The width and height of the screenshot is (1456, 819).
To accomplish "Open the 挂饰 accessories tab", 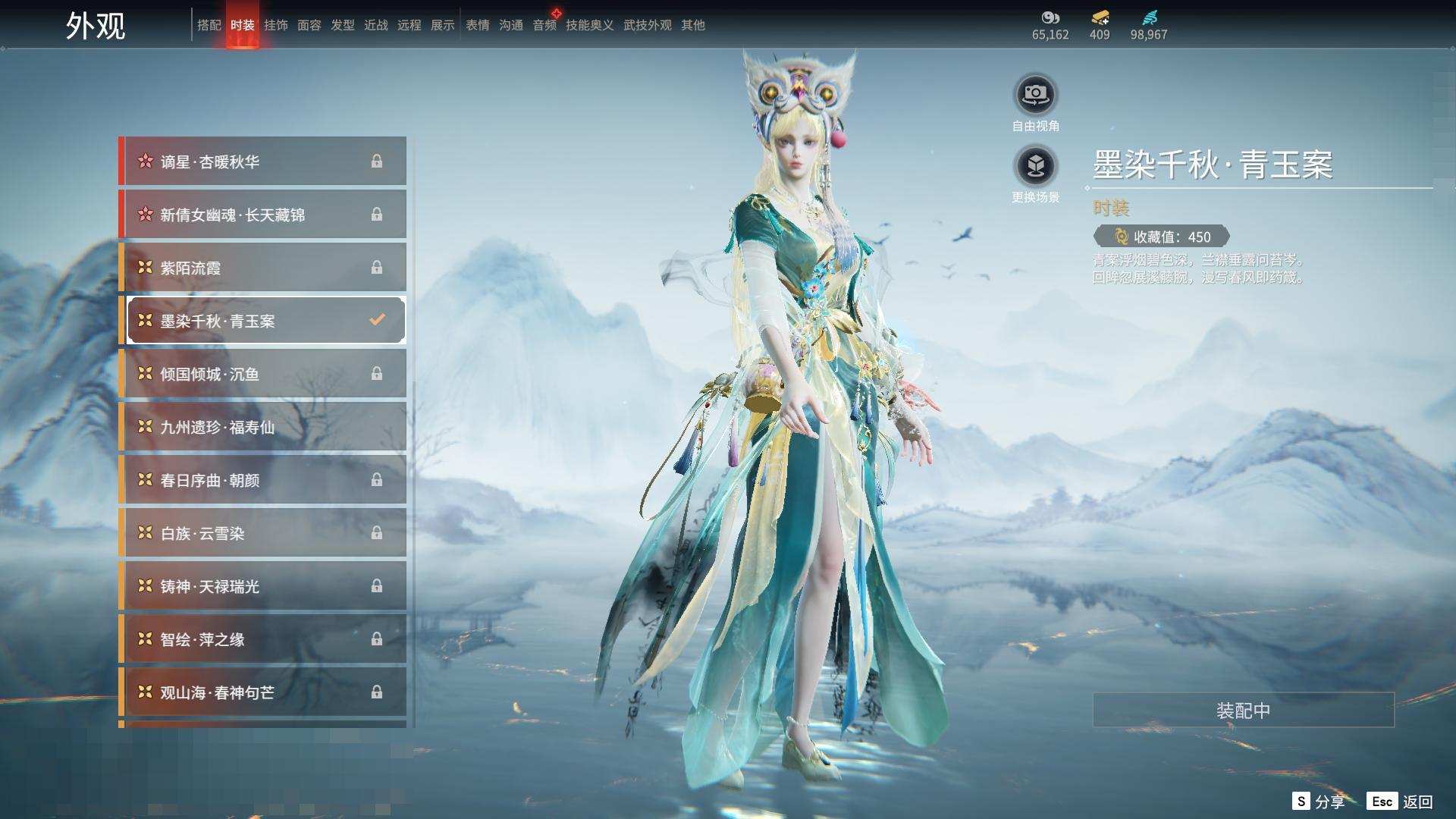I will pos(275,25).
